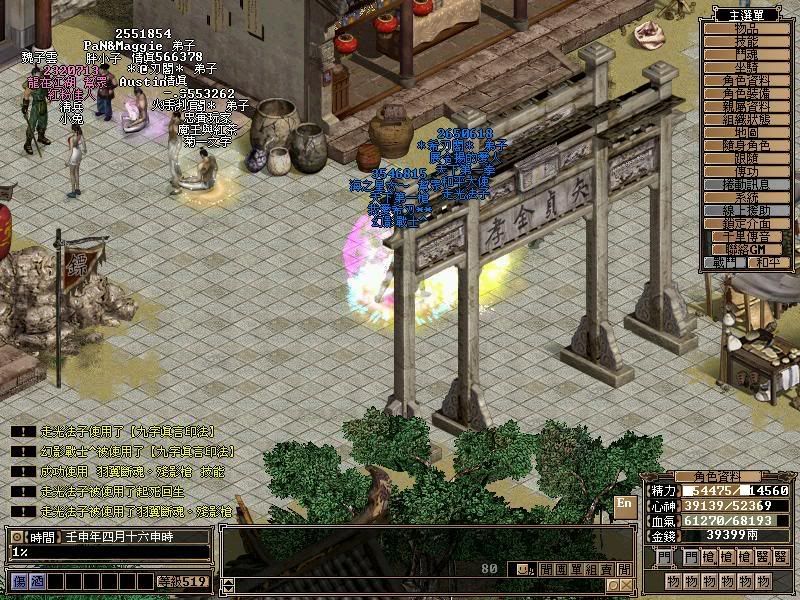The height and width of the screenshot is (600, 800).
Task: Click the 酒 status slot icon
Action: pos(35,581)
